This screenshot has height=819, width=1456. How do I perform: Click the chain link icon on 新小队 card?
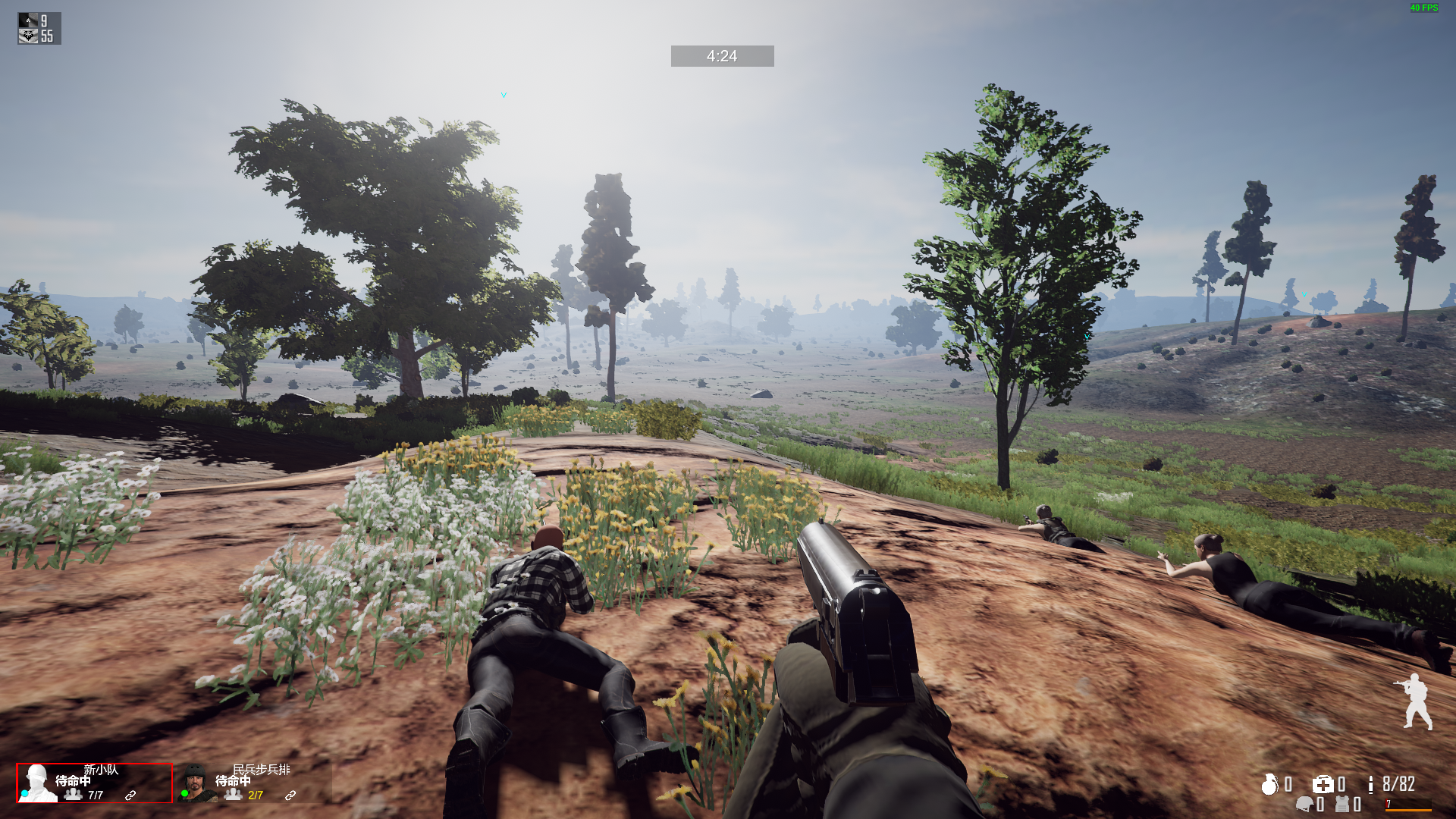130,795
